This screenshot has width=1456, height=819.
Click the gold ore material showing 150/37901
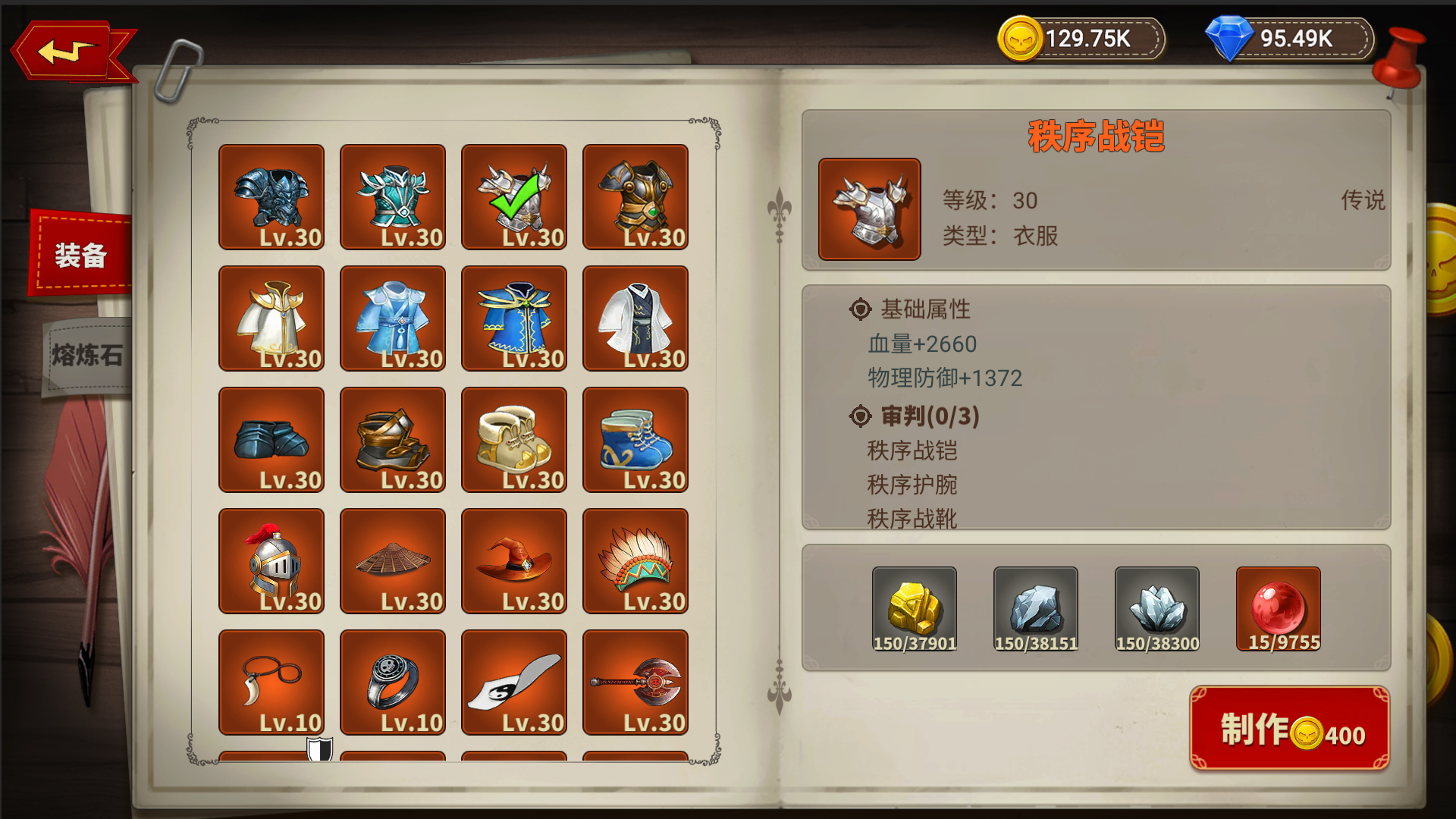pos(915,607)
